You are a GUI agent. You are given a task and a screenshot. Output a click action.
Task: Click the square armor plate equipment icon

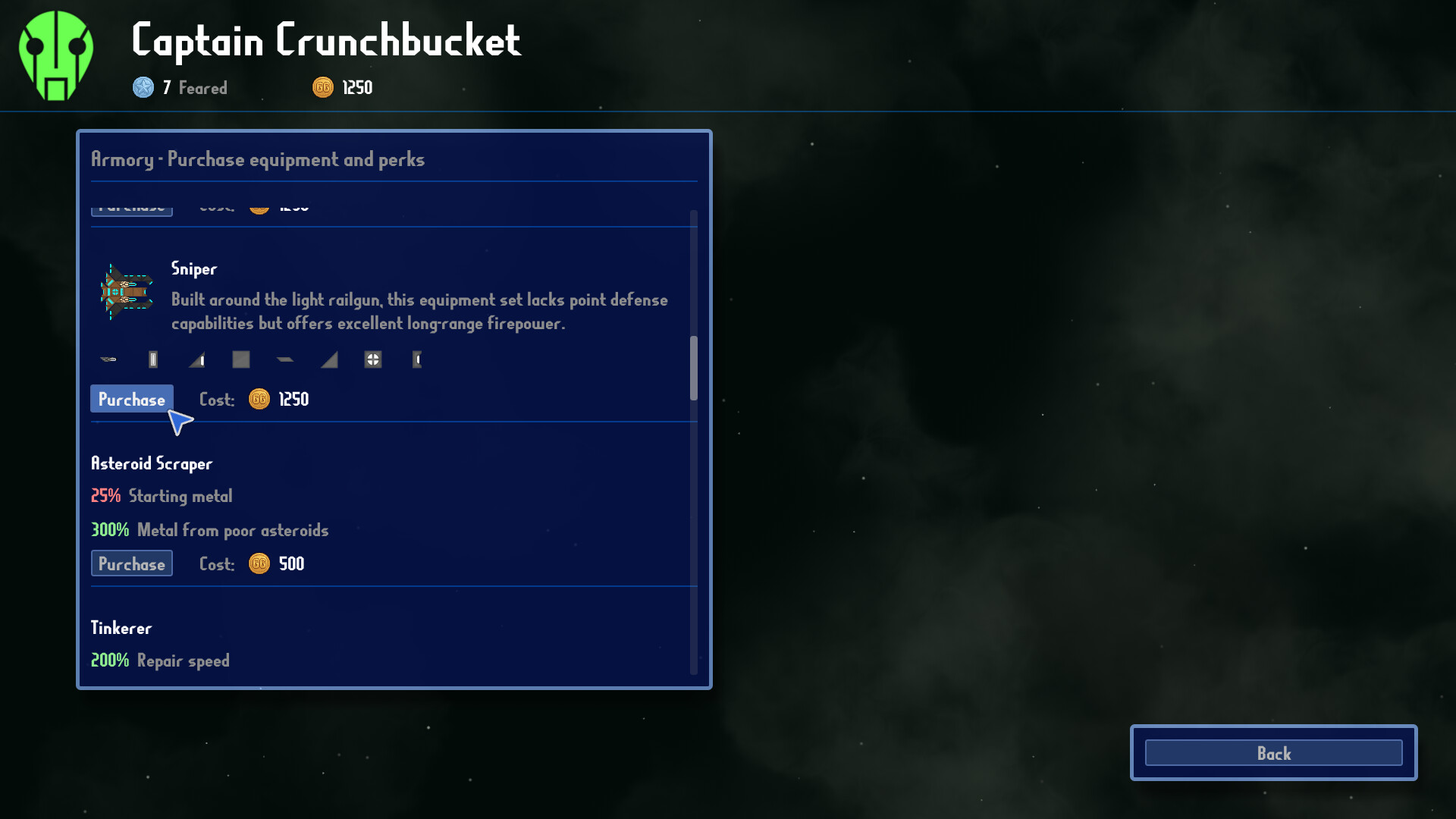240,359
